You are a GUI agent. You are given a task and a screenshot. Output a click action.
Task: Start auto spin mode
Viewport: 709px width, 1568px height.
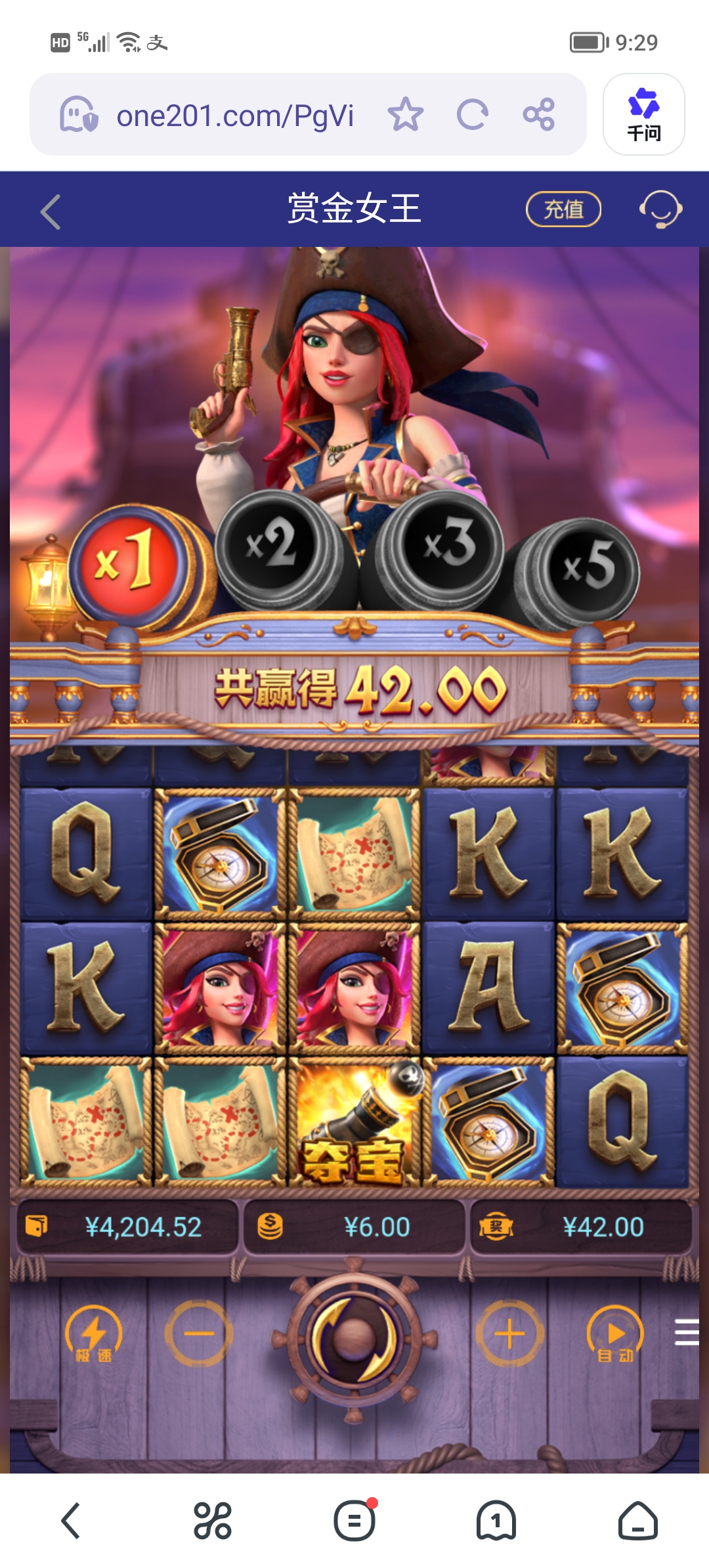[x=615, y=1335]
